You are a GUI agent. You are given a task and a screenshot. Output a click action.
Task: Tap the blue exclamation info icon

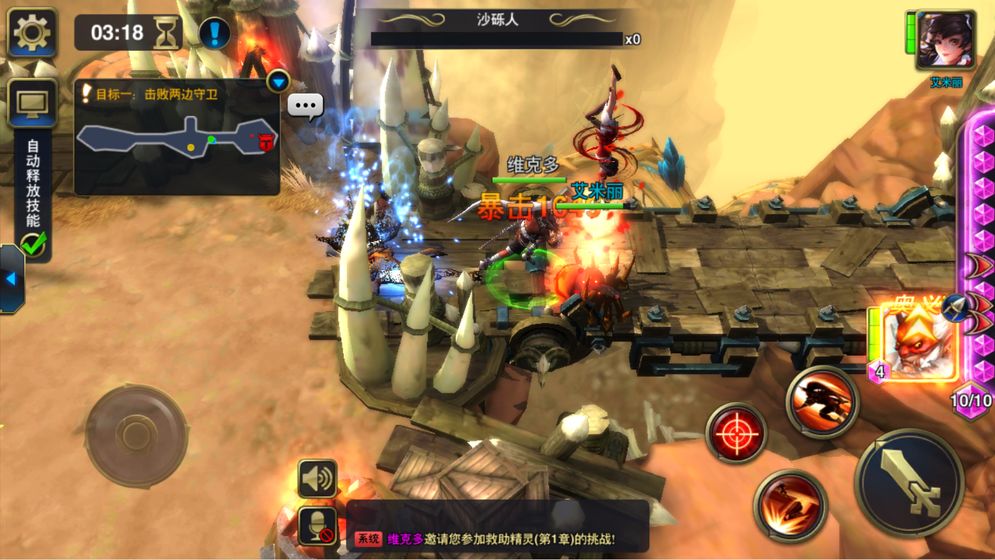[x=215, y=33]
